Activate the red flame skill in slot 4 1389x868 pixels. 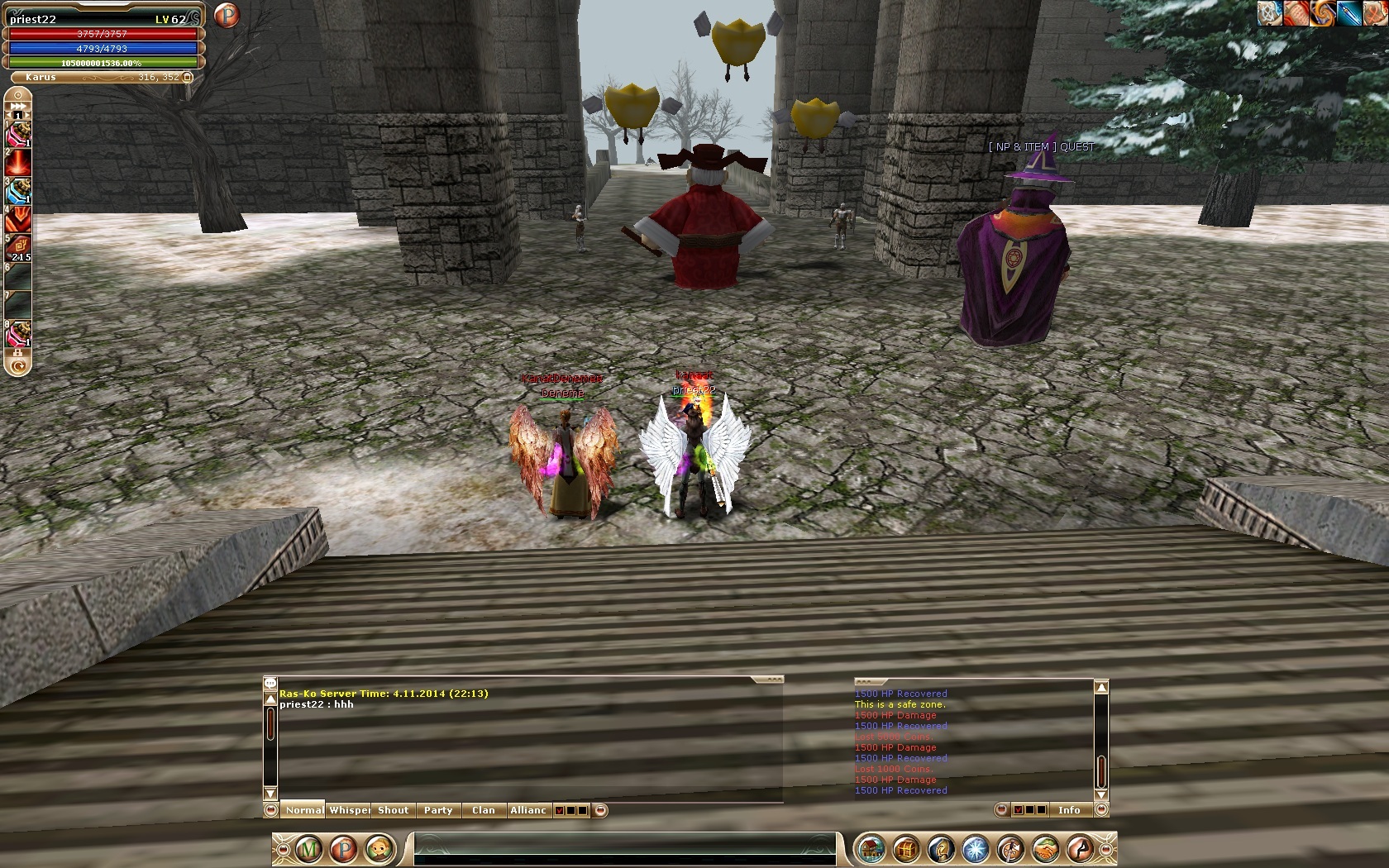point(18,219)
